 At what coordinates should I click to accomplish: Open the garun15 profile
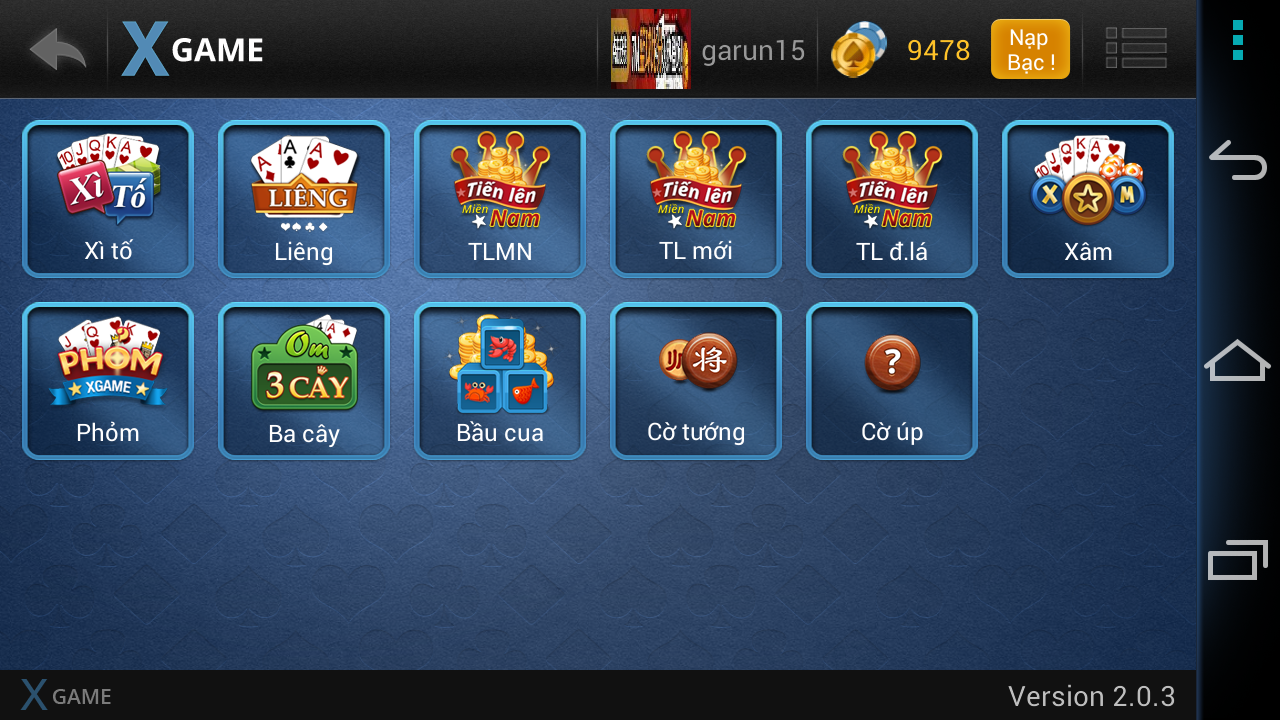(x=752, y=51)
